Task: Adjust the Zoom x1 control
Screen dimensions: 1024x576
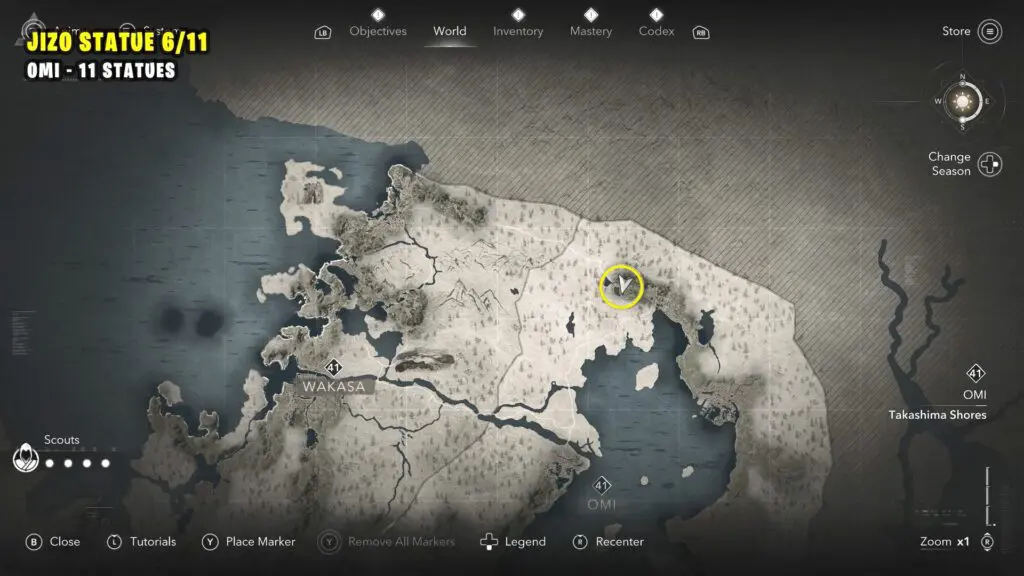Action: coord(988,542)
